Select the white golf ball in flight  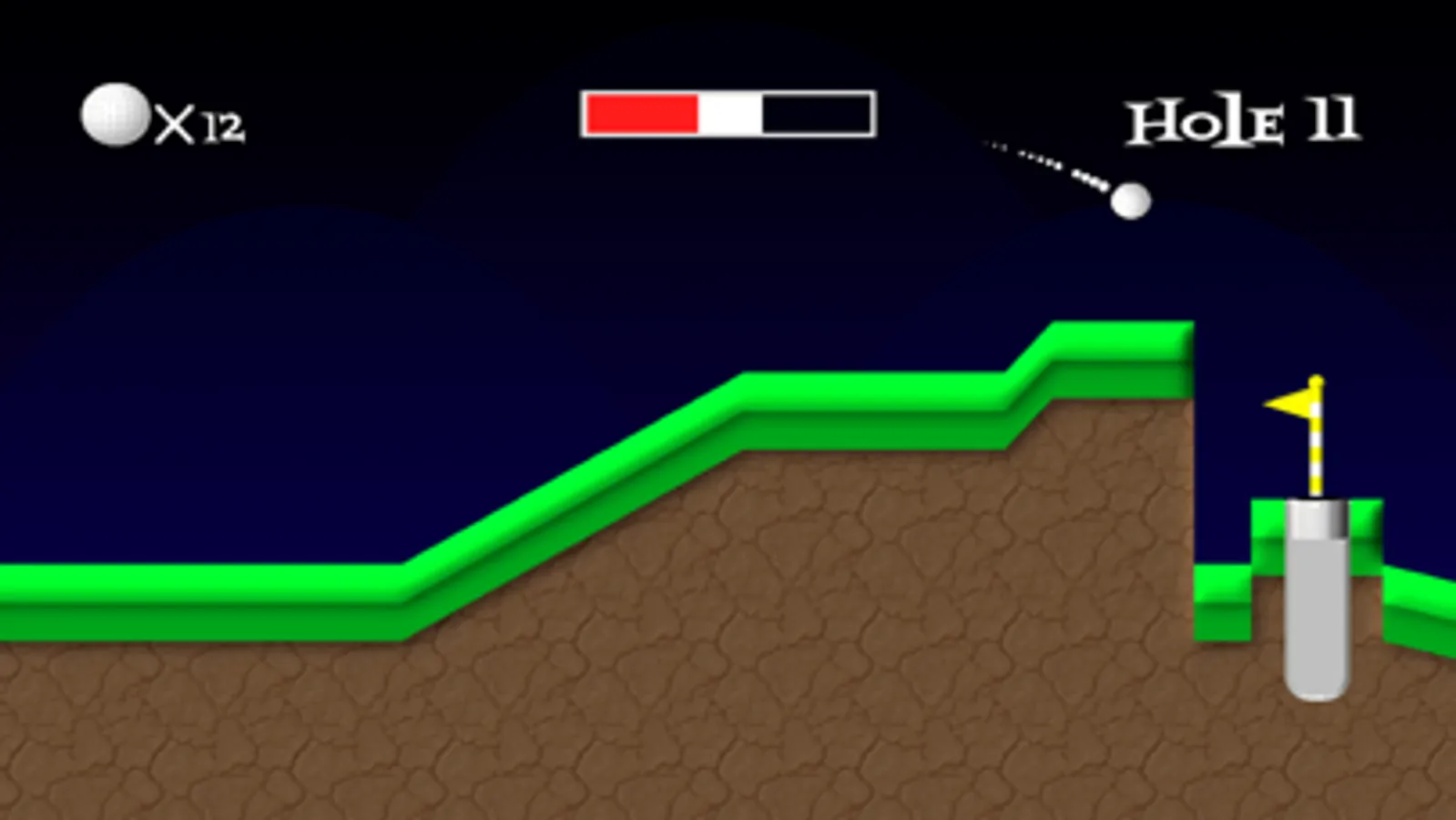(1132, 201)
